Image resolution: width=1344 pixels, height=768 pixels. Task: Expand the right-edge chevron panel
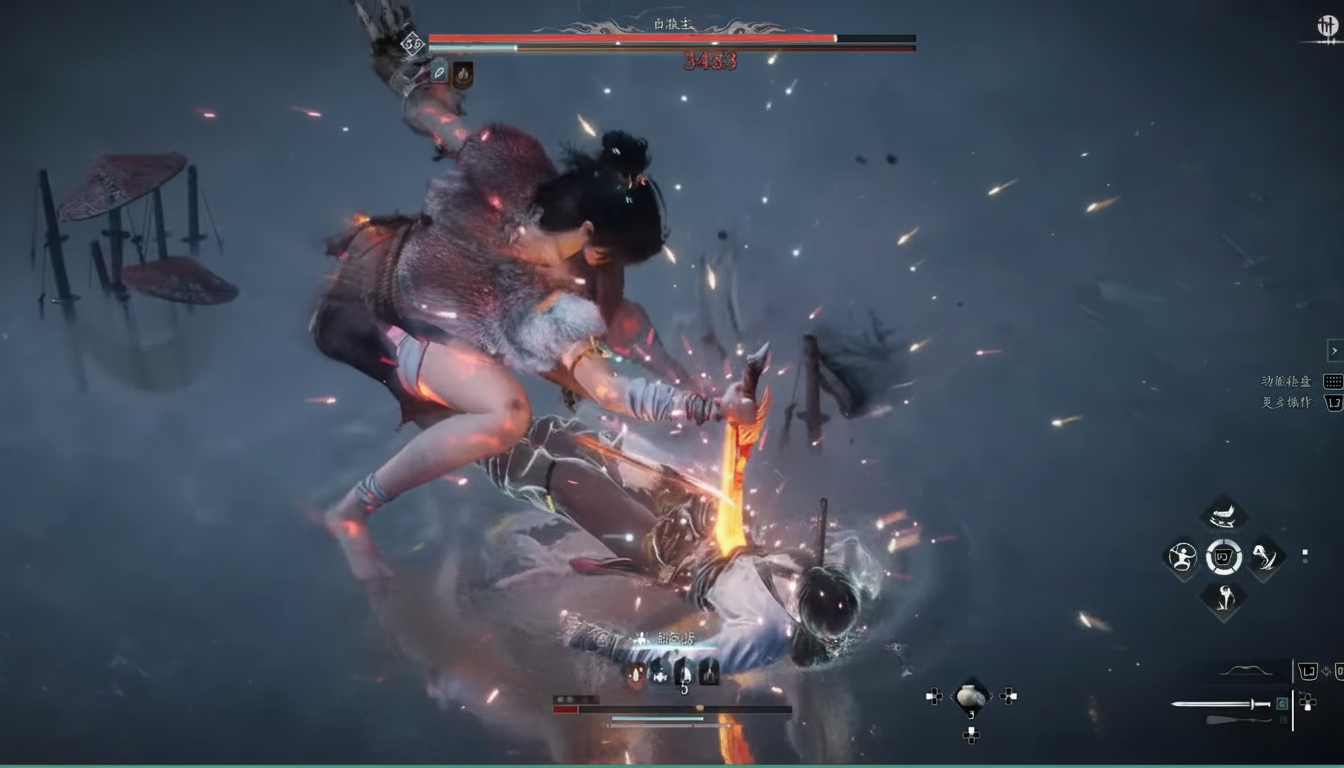(x=1334, y=351)
